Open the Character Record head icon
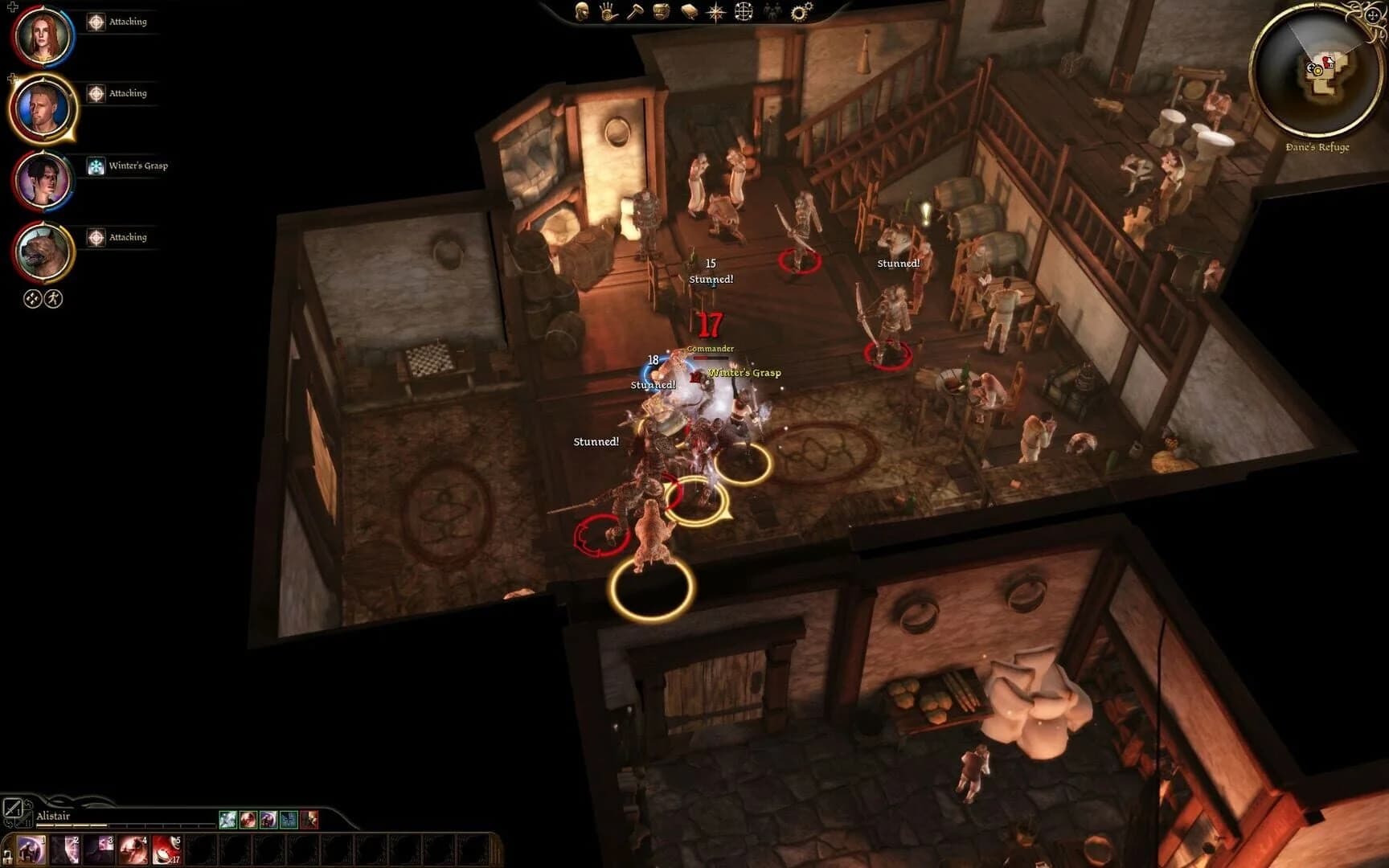This screenshot has width=1389, height=868. point(582,13)
